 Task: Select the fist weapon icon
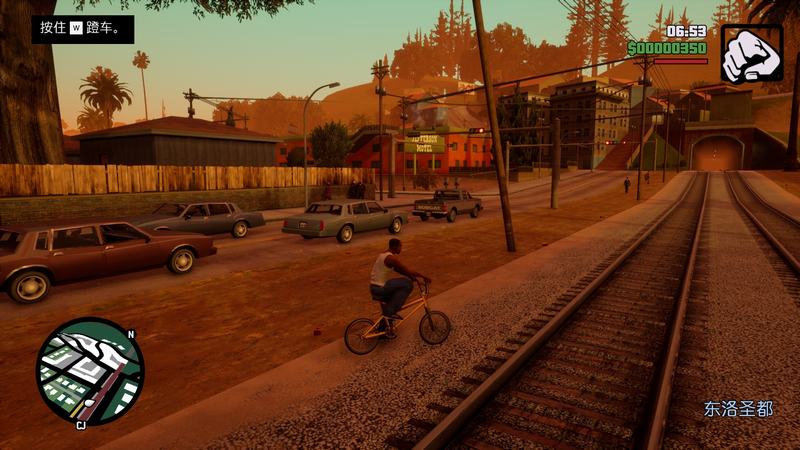click(751, 53)
